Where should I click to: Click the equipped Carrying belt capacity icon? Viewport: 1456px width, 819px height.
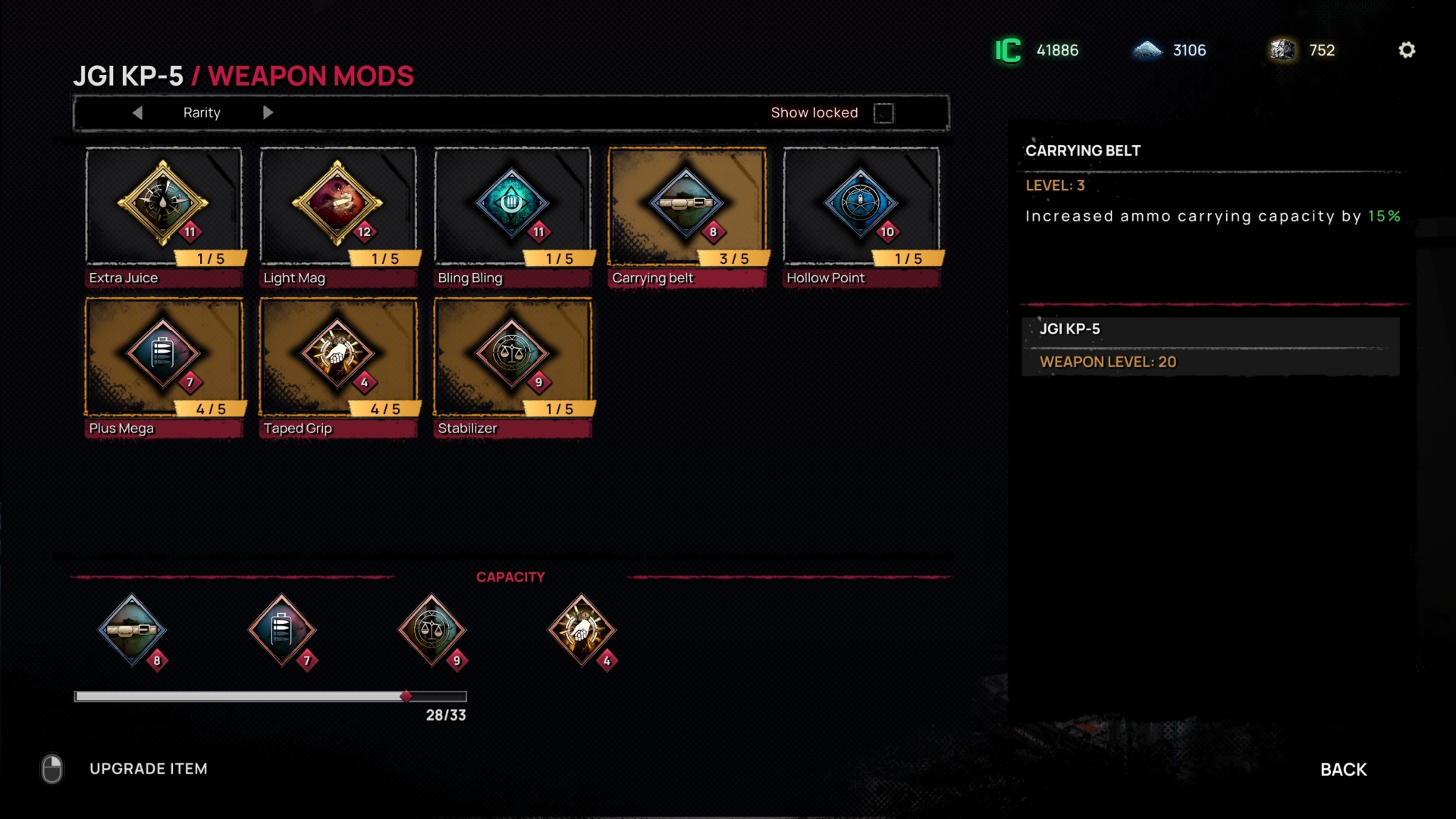[x=133, y=629]
